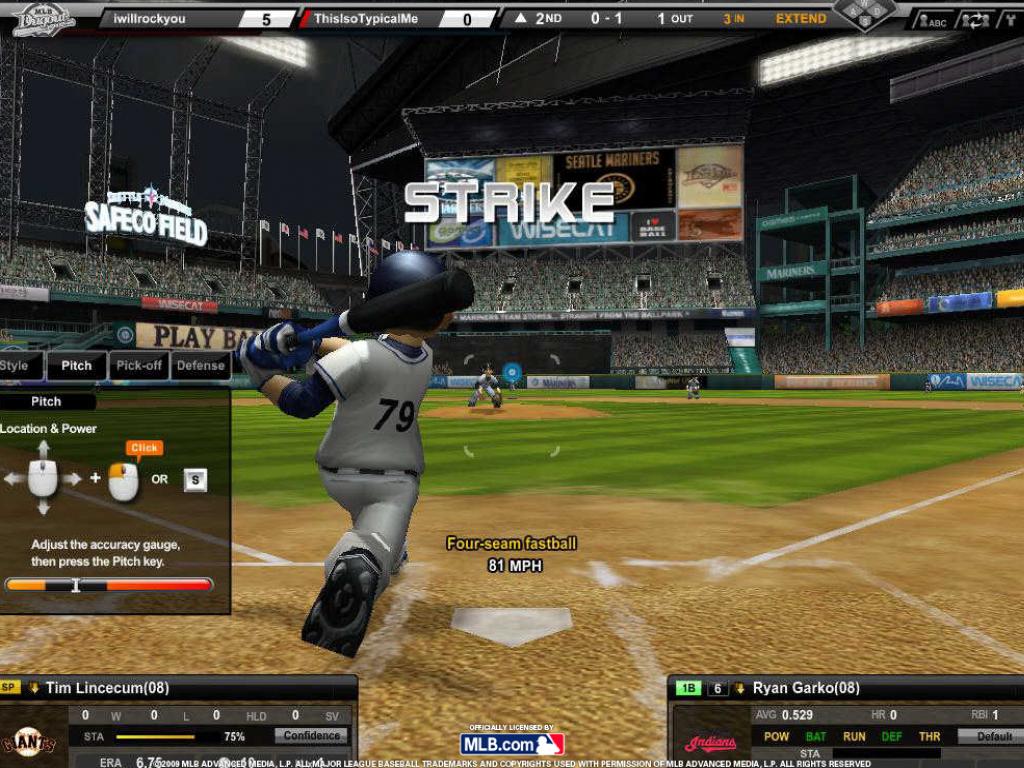
Task: Open the Pick-off tab
Action: (x=139, y=366)
